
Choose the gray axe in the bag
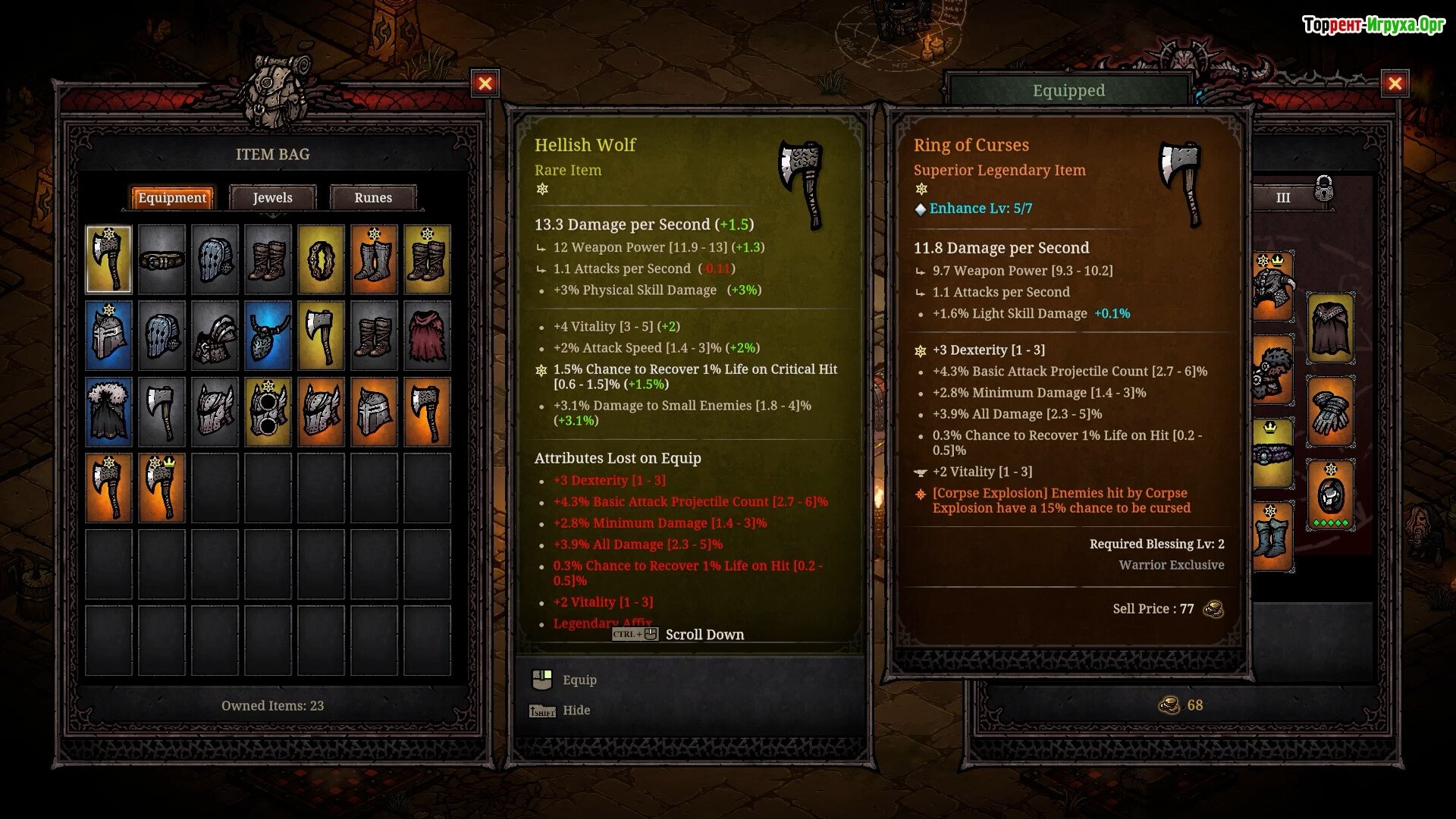tap(162, 412)
